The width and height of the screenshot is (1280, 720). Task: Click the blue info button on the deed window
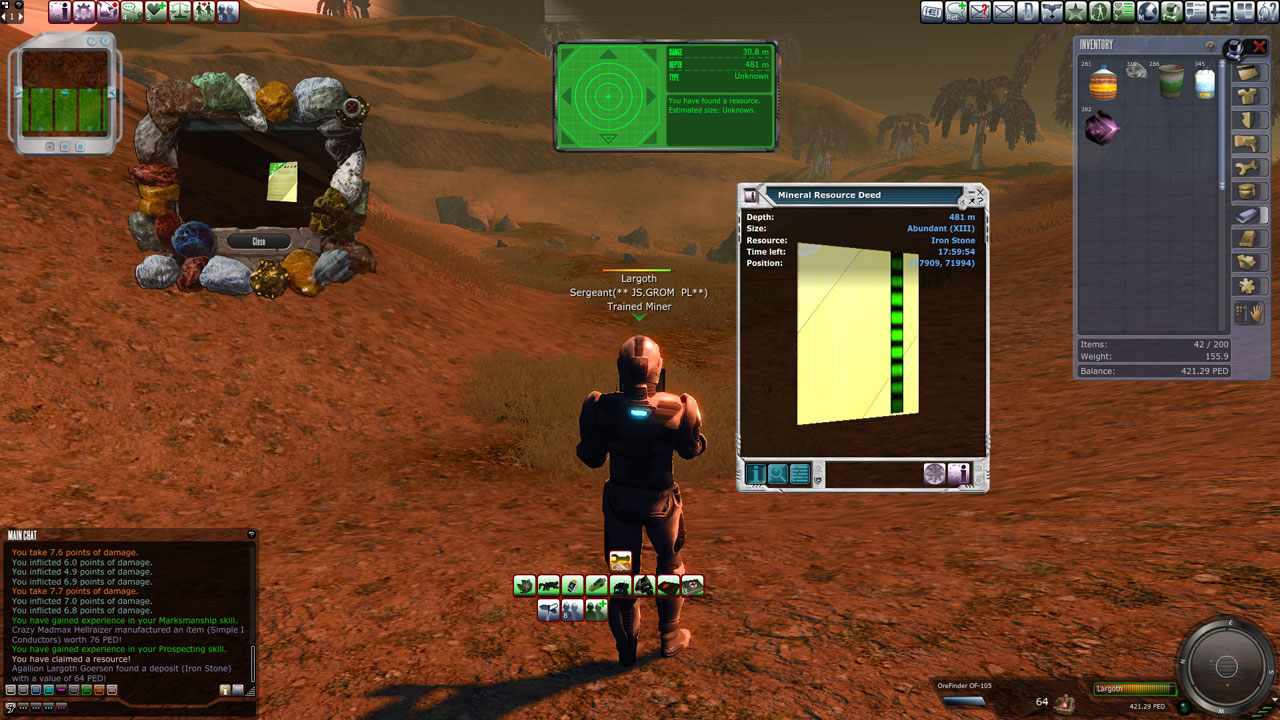tap(755, 474)
